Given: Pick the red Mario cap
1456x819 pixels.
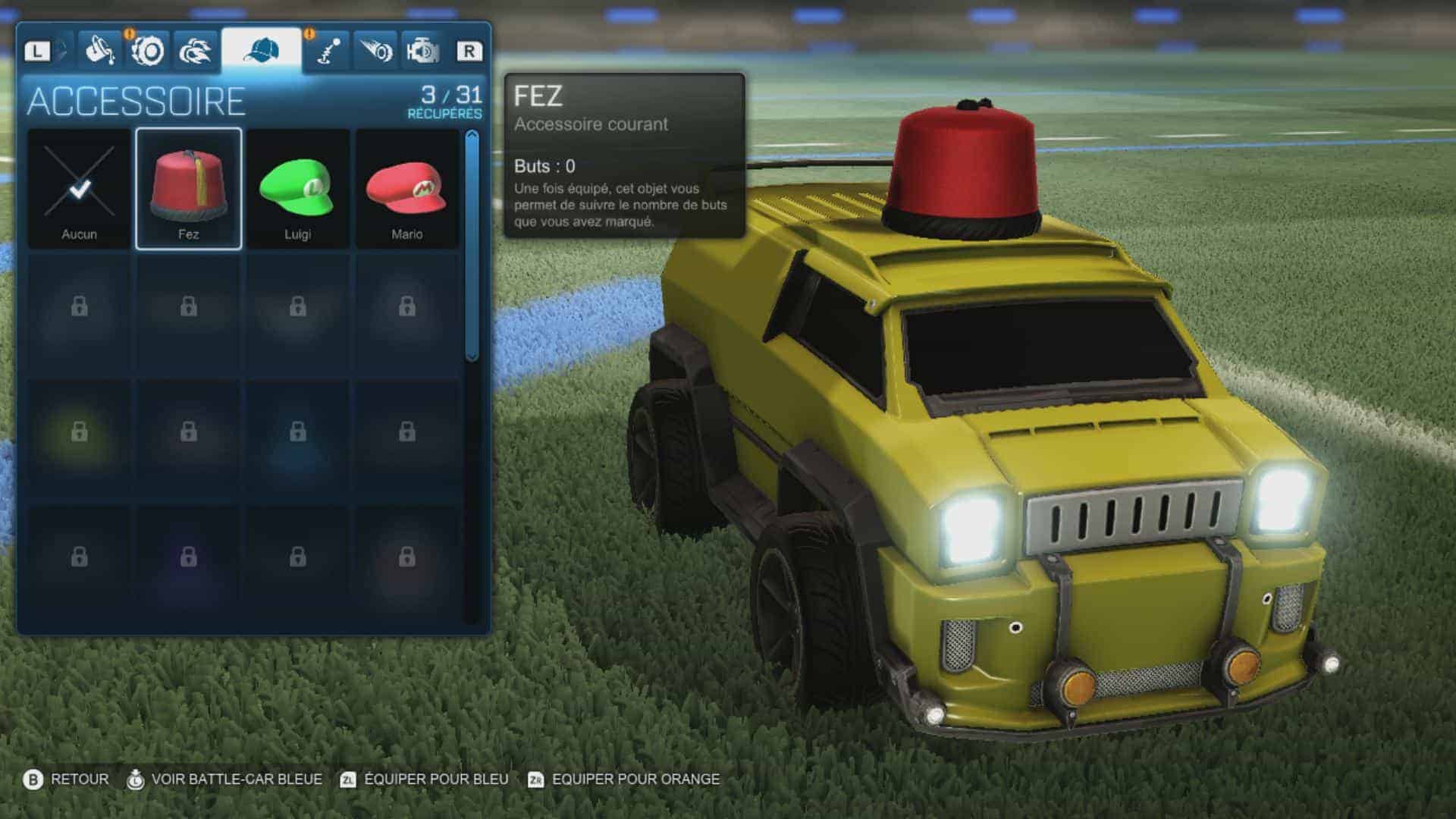Looking at the screenshot, I should point(407,190).
